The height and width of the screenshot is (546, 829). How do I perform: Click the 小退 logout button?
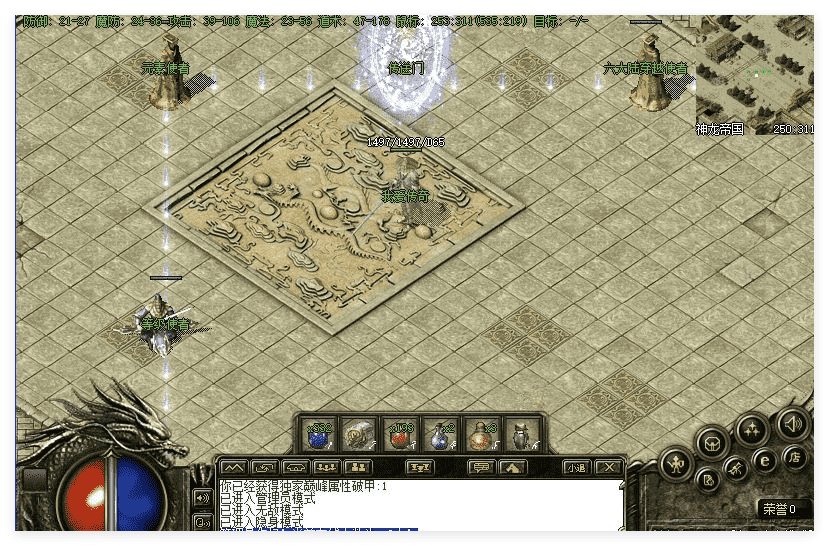pyautogui.click(x=575, y=467)
